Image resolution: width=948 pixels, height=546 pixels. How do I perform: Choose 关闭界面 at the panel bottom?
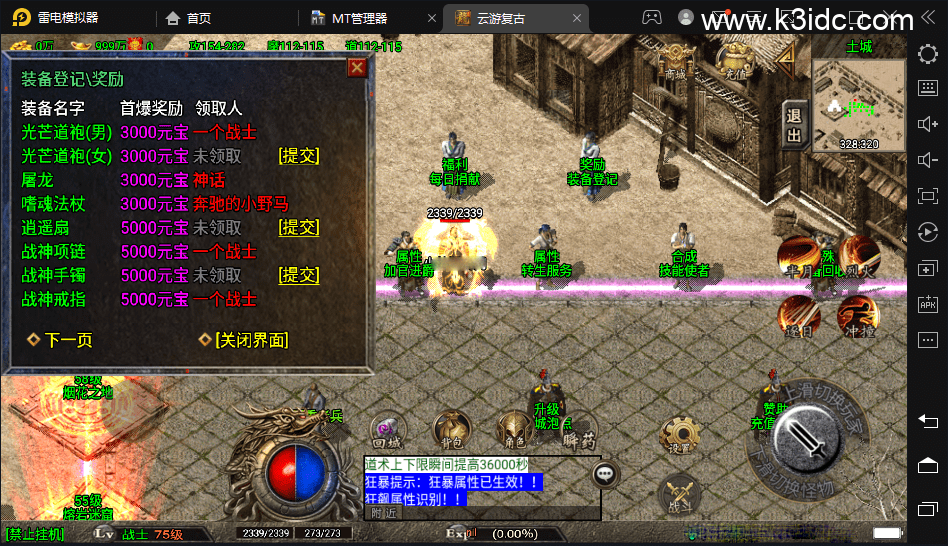pyautogui.click(x=244, y=340)
